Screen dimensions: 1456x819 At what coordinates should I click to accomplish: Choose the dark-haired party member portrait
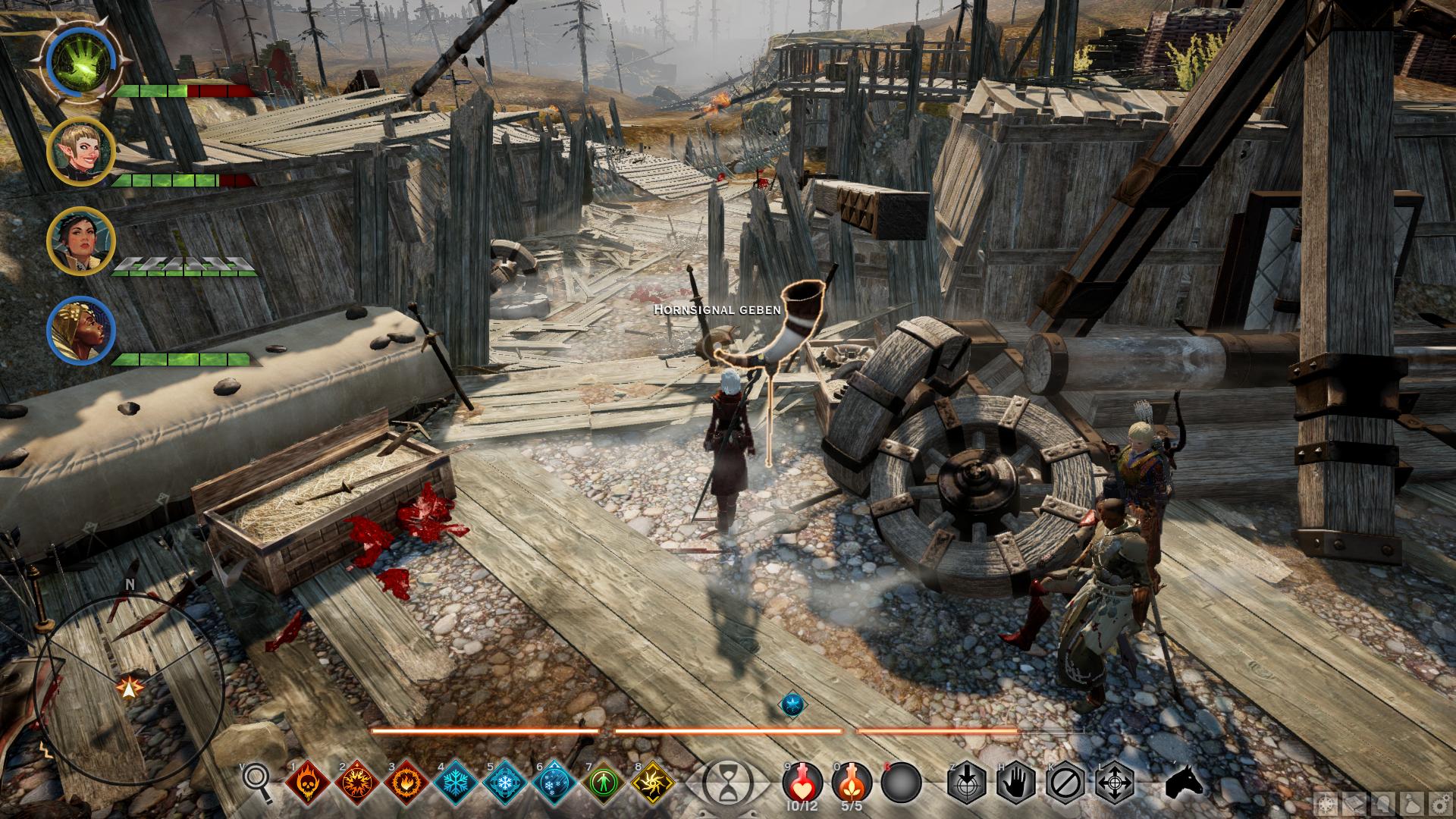(80, 240)
